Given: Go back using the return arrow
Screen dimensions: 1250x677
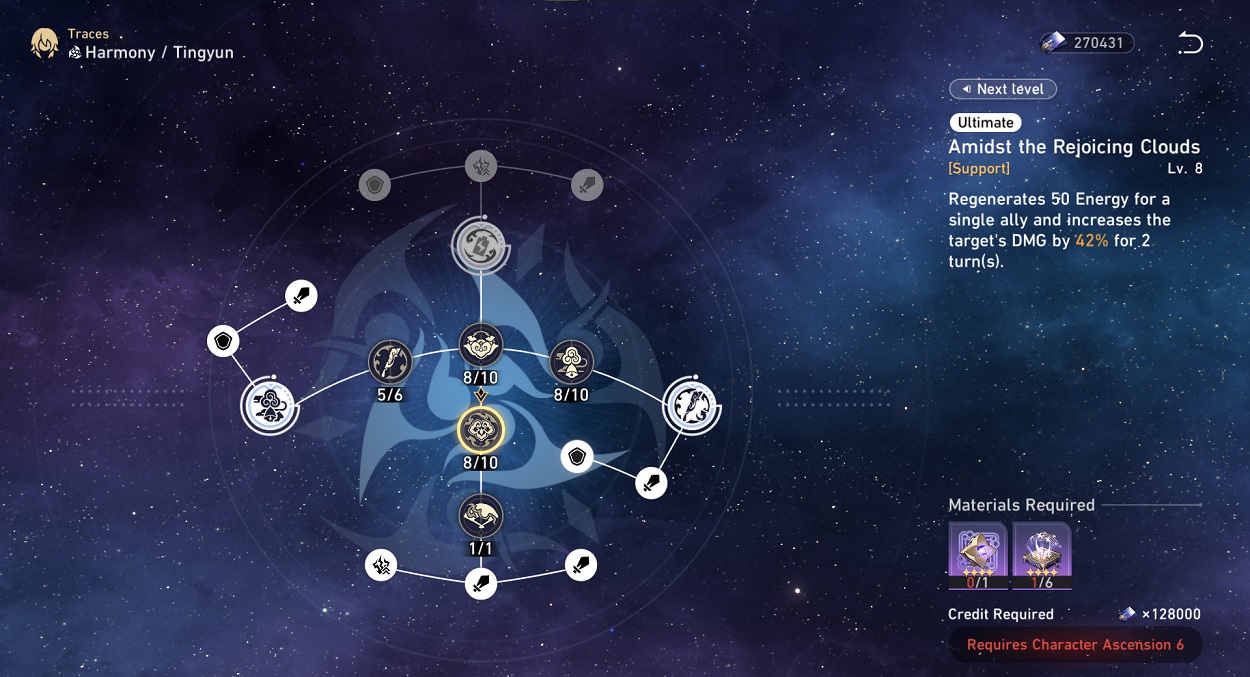Looking at the screenshot, I should 1190,43.
